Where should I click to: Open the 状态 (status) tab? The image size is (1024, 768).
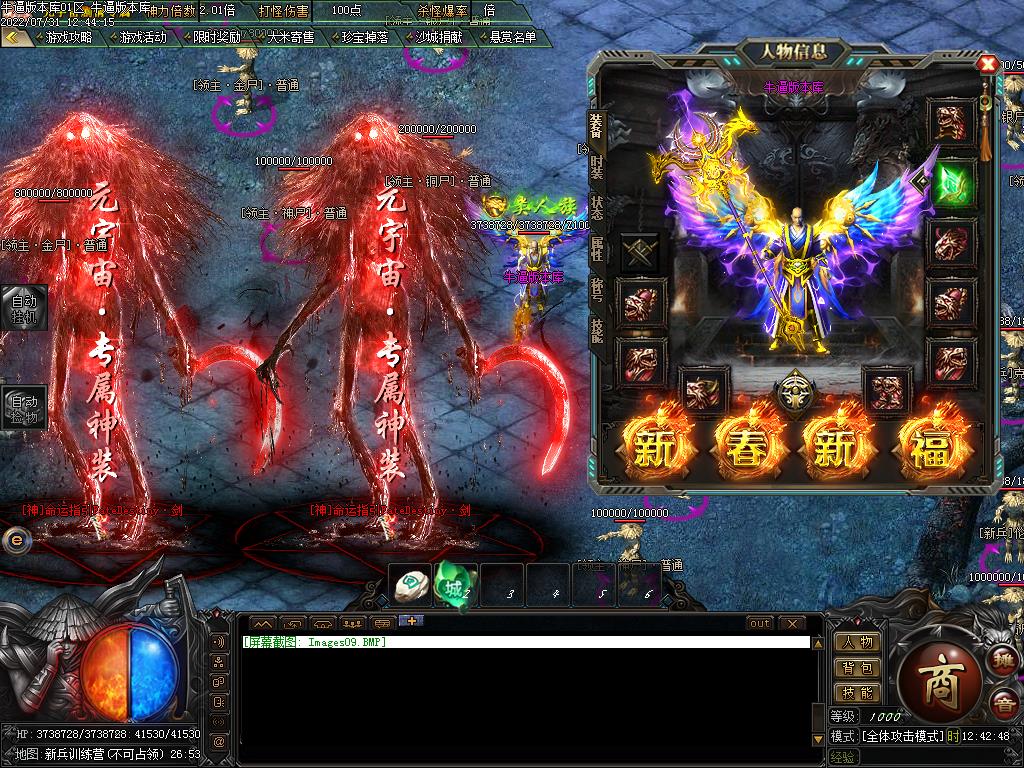click(x=597, y=208)
